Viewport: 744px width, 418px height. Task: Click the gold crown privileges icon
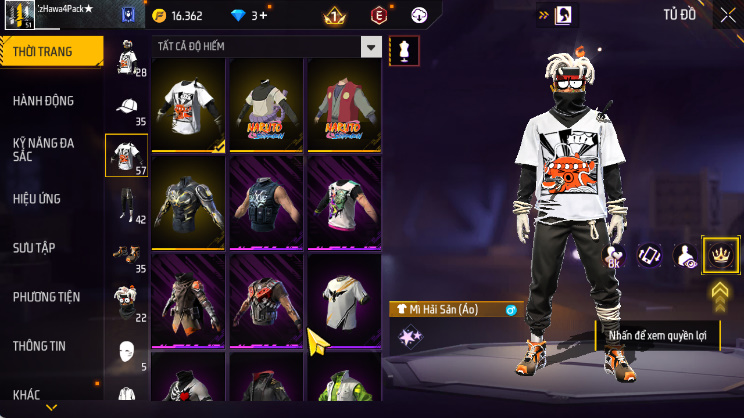coord(720,255)
